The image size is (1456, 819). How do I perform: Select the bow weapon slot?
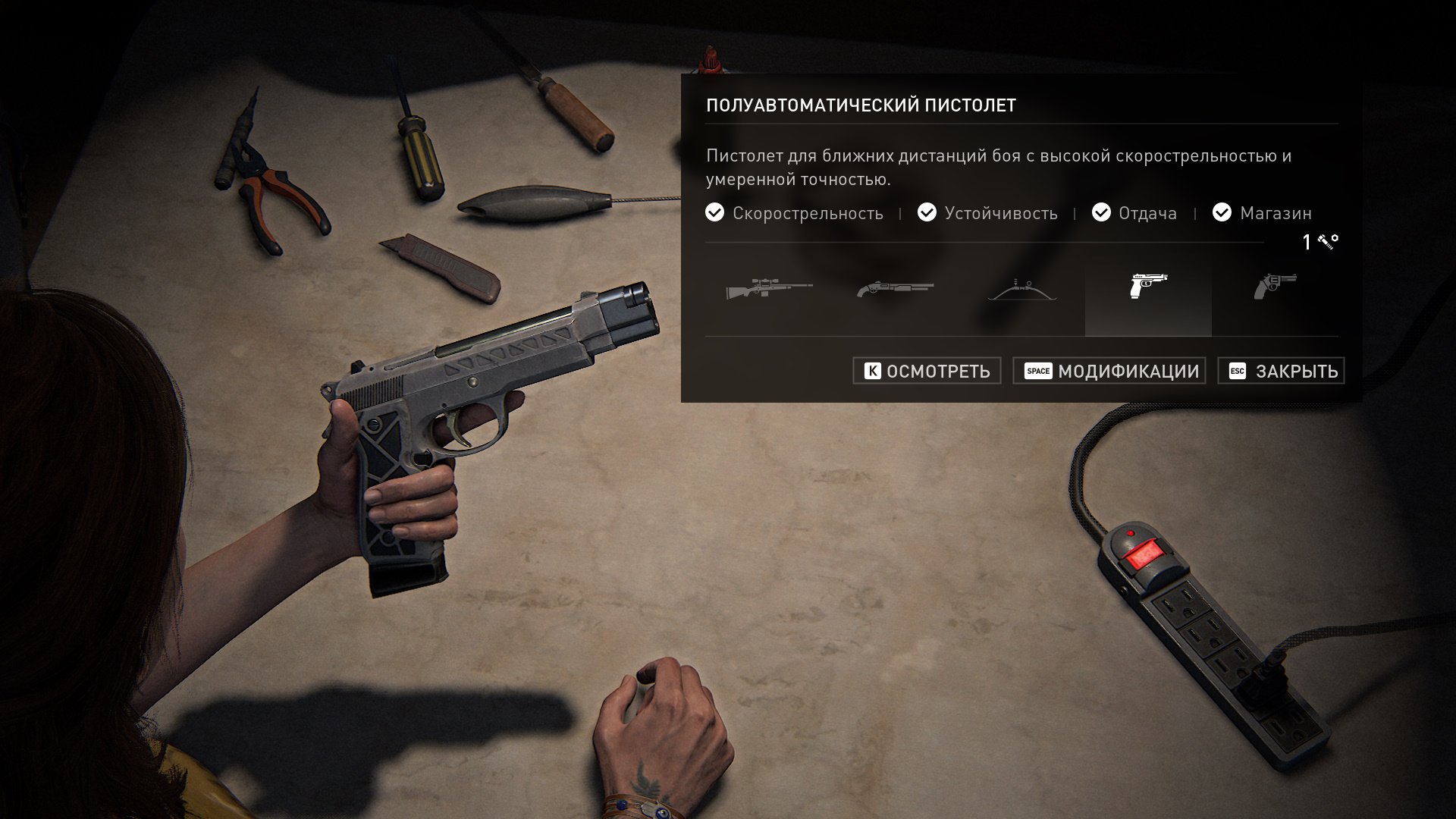tap(1021, 289)
